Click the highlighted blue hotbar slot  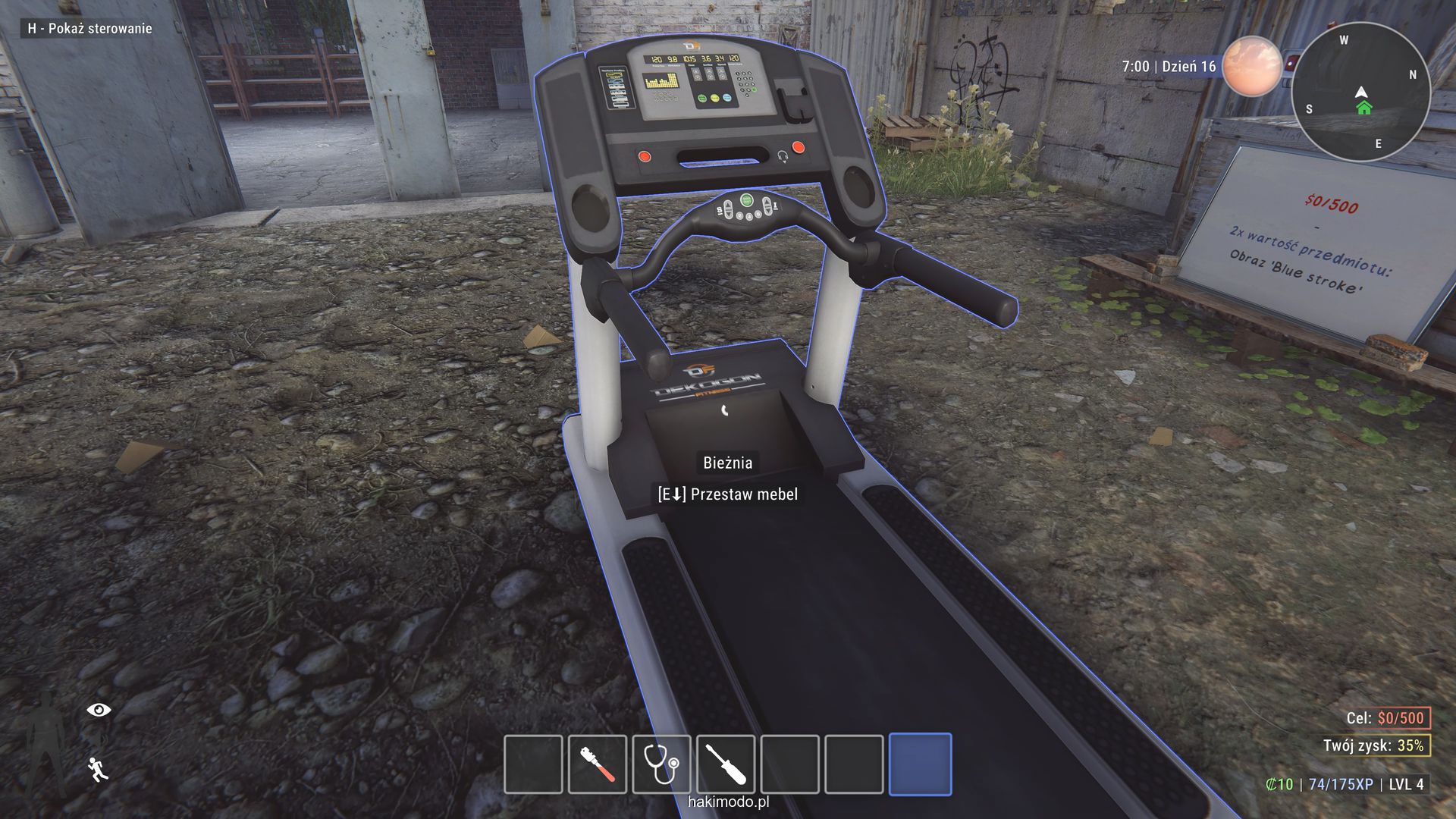point(920,764)
